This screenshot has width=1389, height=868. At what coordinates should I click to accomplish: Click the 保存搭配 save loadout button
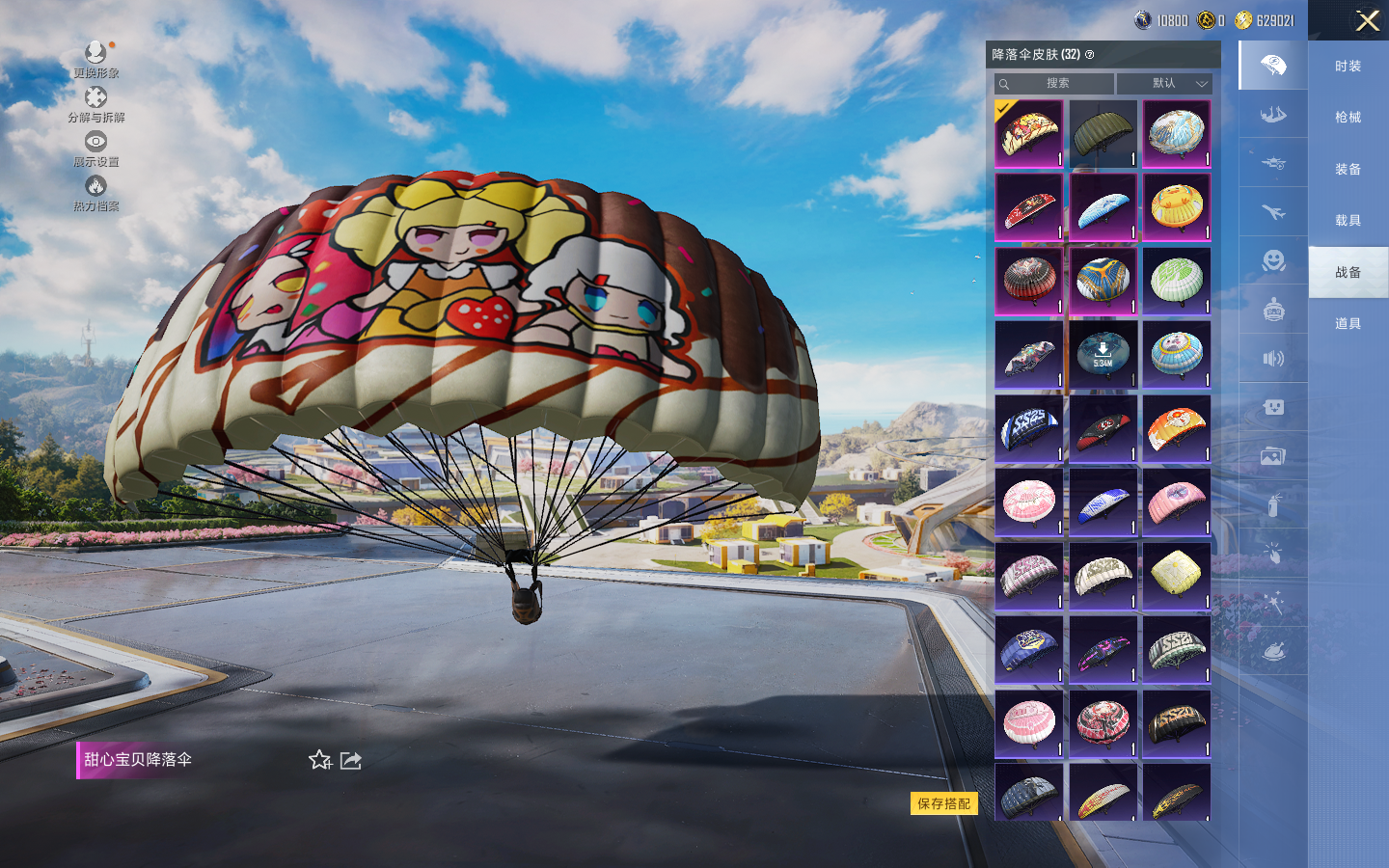point(943,803)
